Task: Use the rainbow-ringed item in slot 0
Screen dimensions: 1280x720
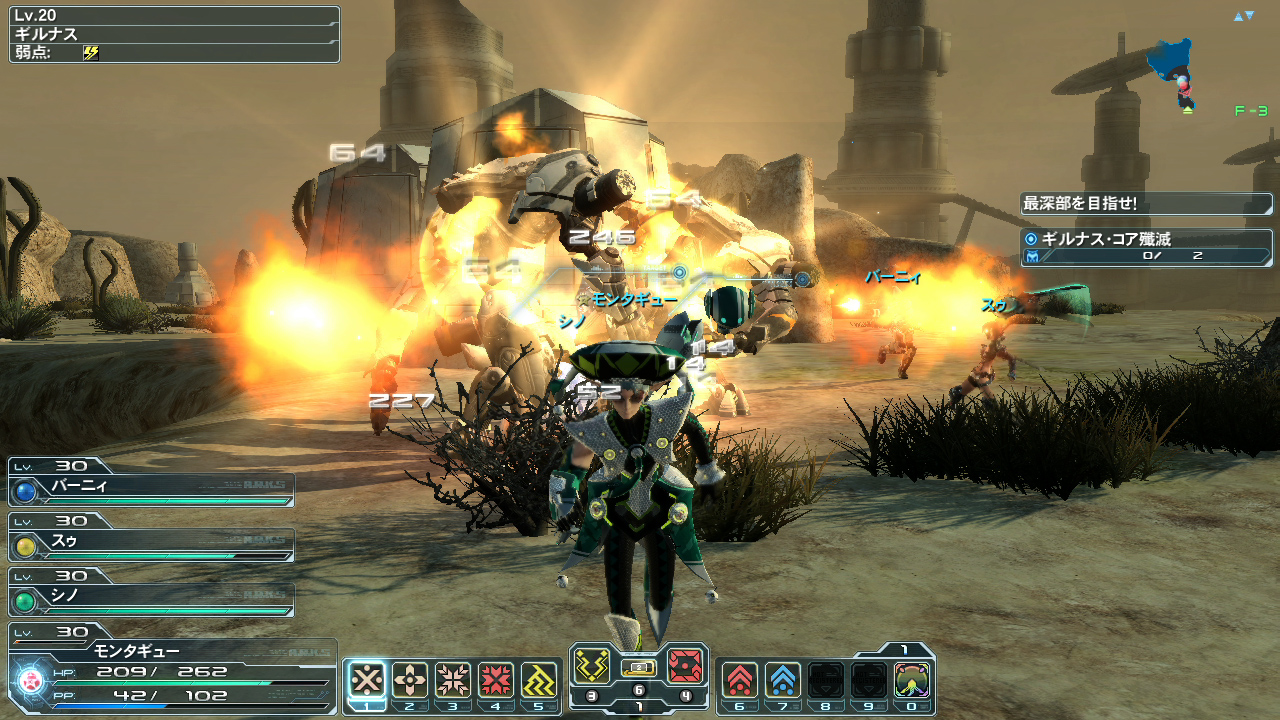Action: [x=912, y=680]
